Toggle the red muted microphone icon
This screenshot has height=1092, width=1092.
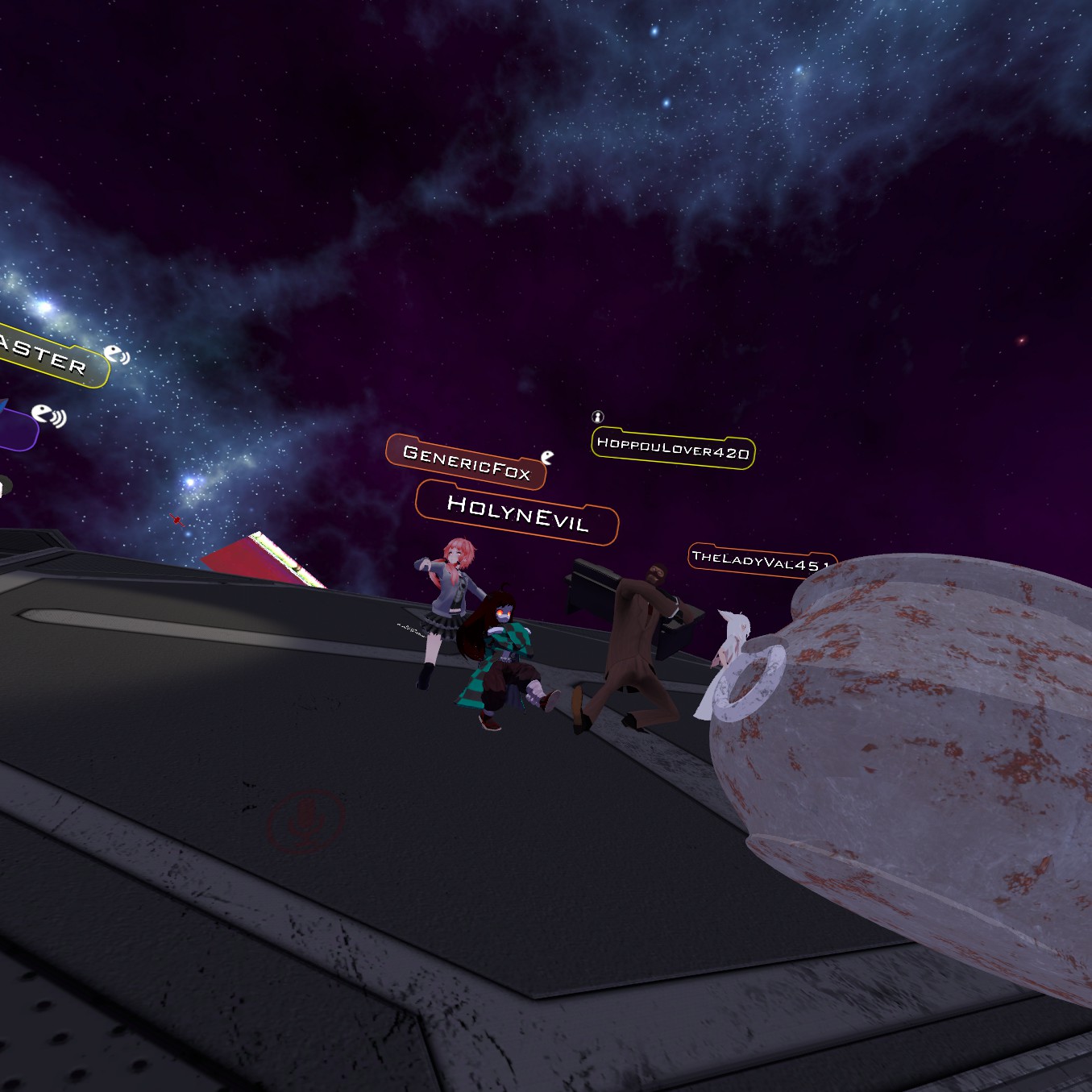[306, 820]
